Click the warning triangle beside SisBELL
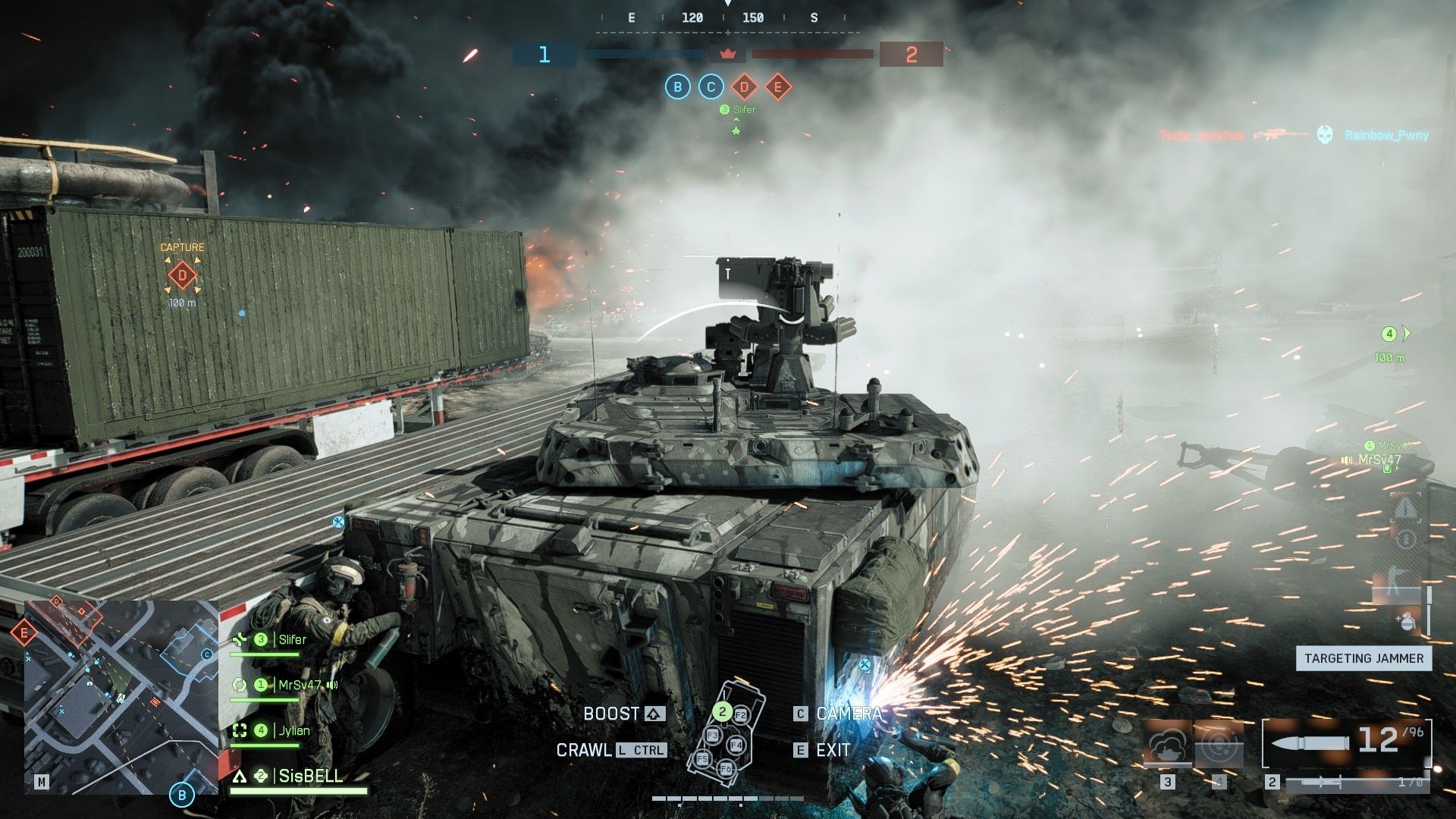Viewport: 1456px width, 819px height. point(240,777)
